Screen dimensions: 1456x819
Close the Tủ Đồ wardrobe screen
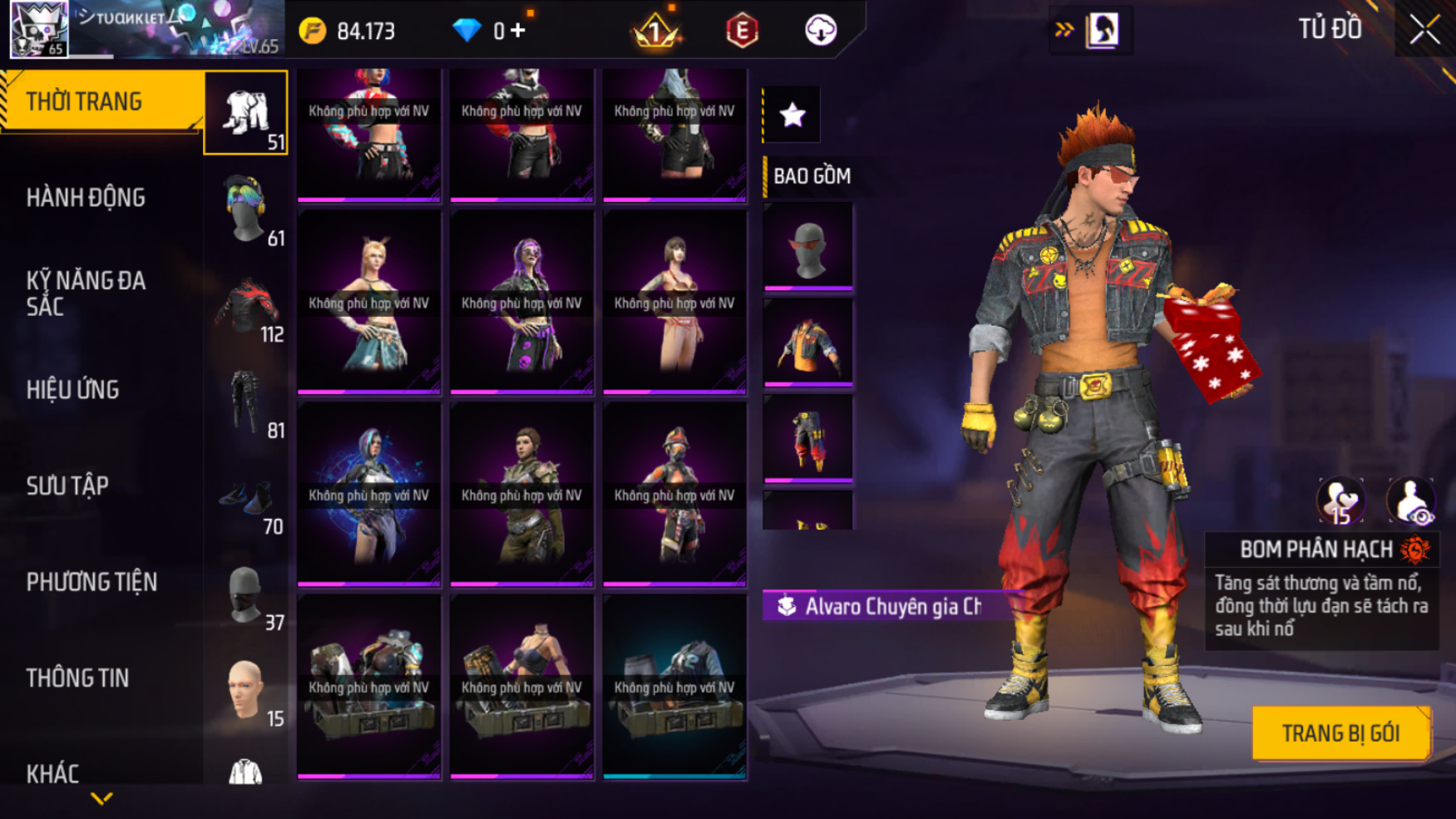point(1424,30)
